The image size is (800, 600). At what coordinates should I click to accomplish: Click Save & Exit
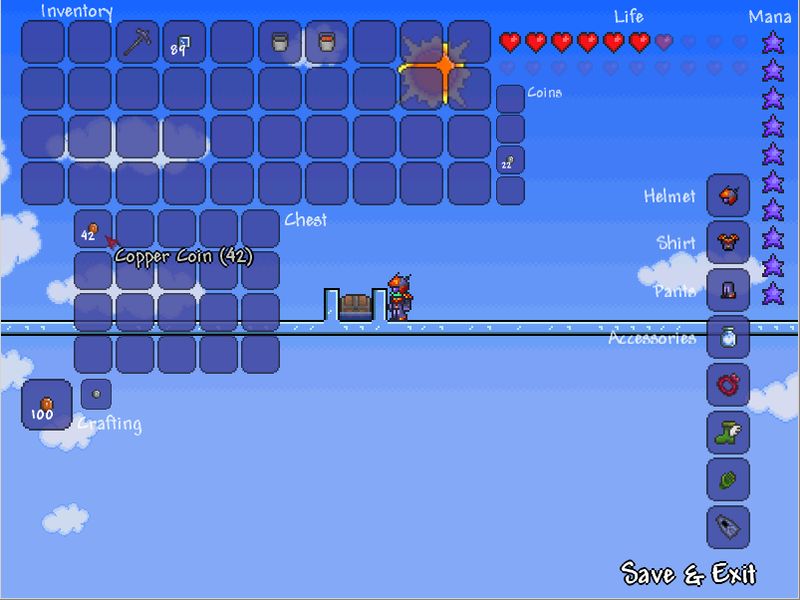coord(689,574)
